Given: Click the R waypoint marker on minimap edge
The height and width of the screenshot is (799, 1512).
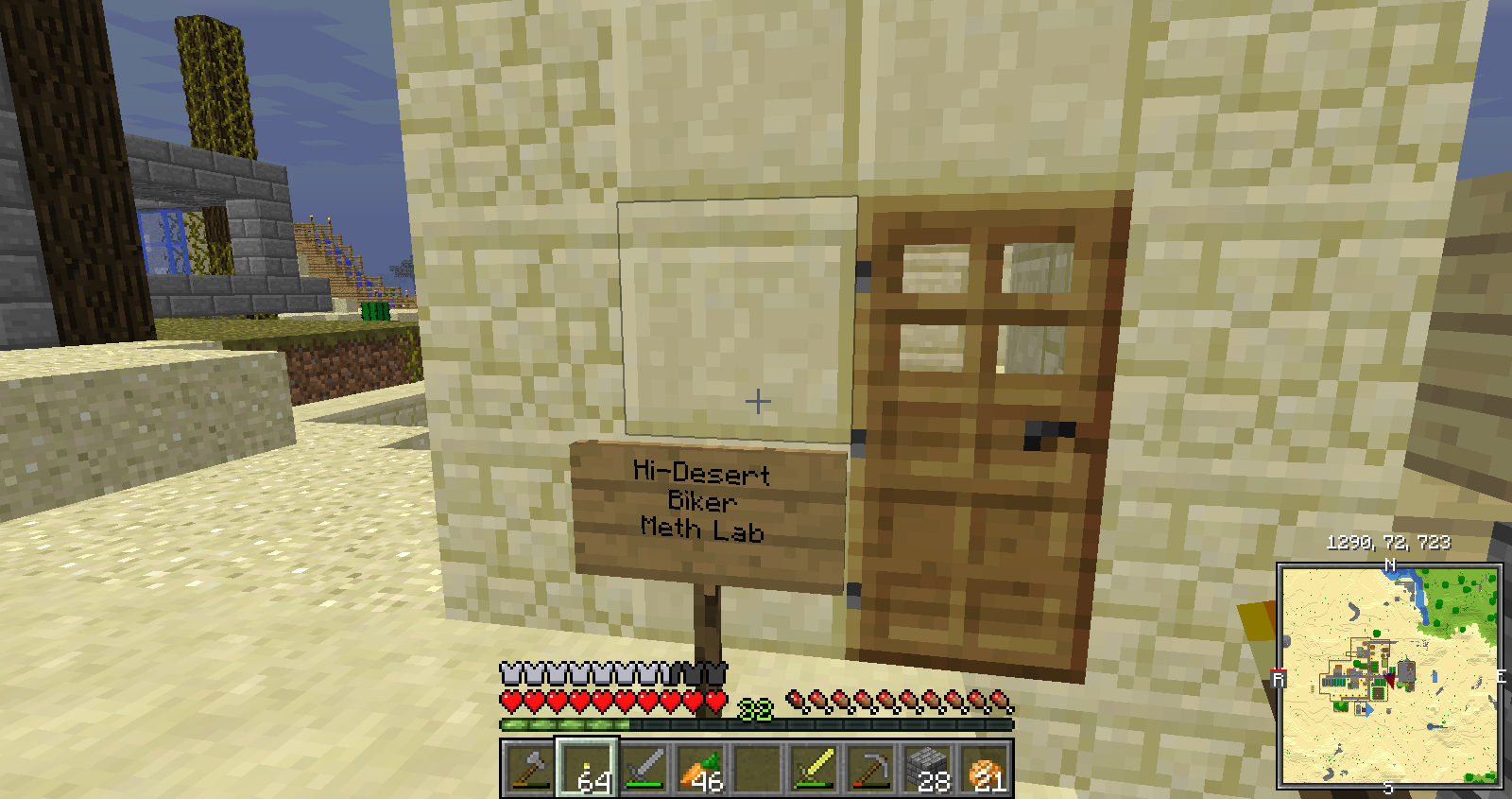Looking at the screenshot, I should click(x=1279, y=678).
